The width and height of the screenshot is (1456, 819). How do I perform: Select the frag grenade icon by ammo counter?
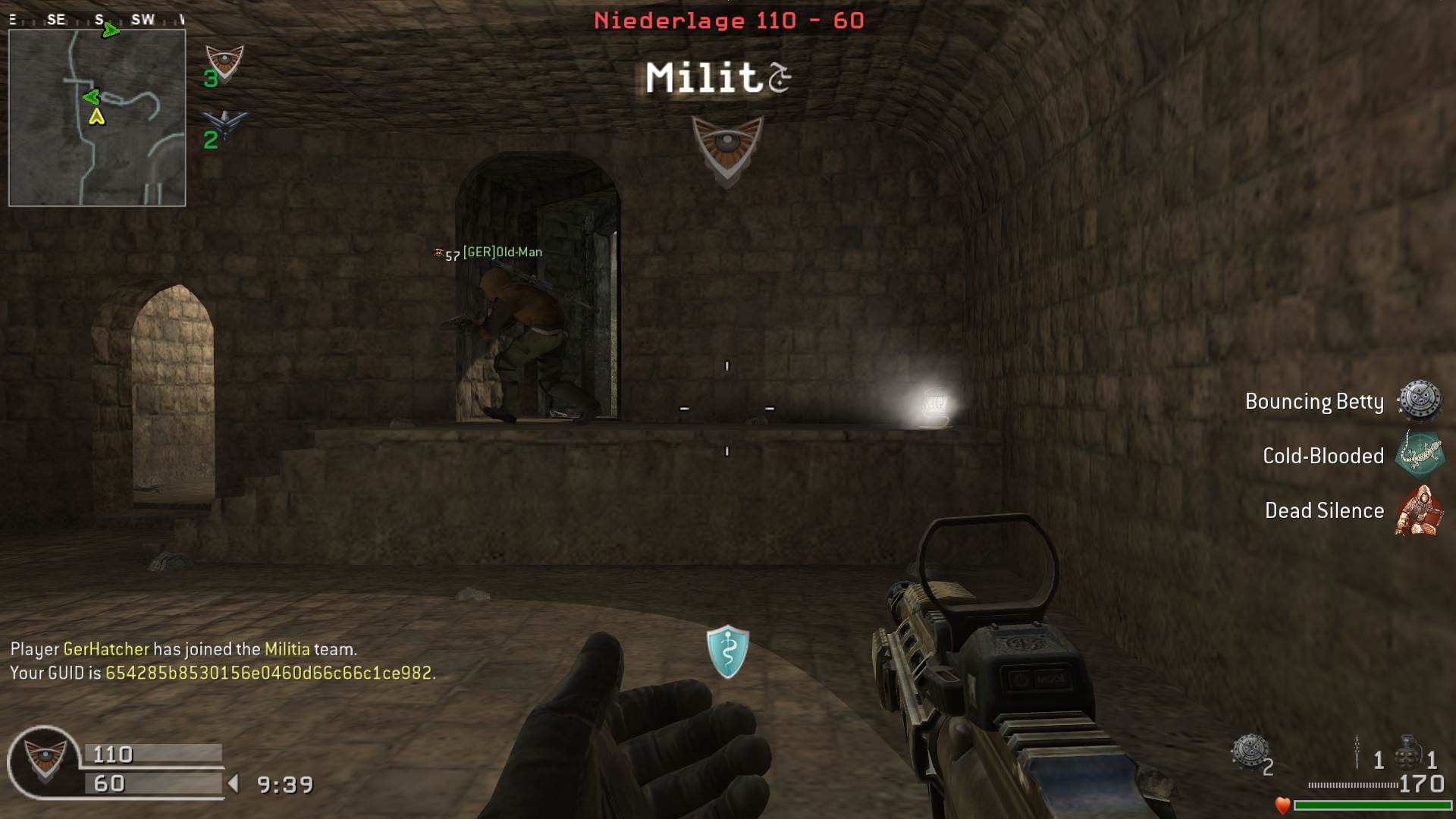(1407, 753)
